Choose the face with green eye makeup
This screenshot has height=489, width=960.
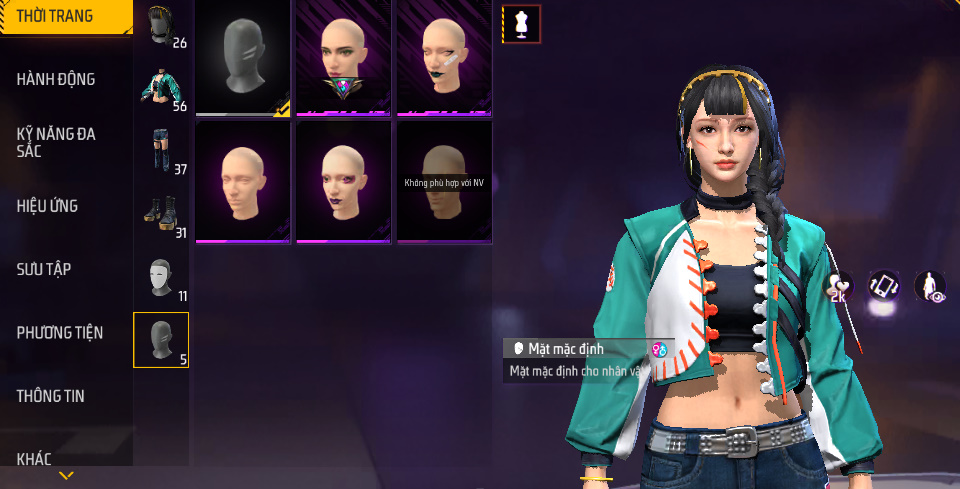click(343, 56)
